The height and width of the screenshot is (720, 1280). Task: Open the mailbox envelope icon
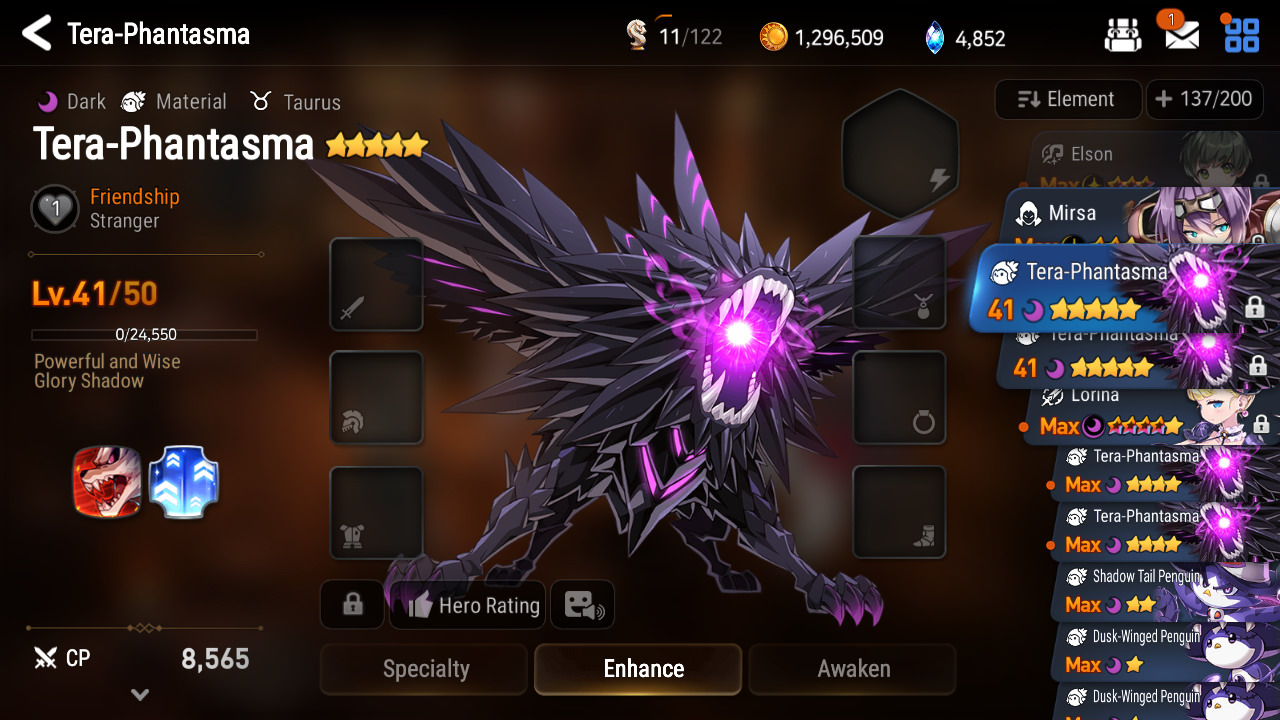(x=1182, y=36)
